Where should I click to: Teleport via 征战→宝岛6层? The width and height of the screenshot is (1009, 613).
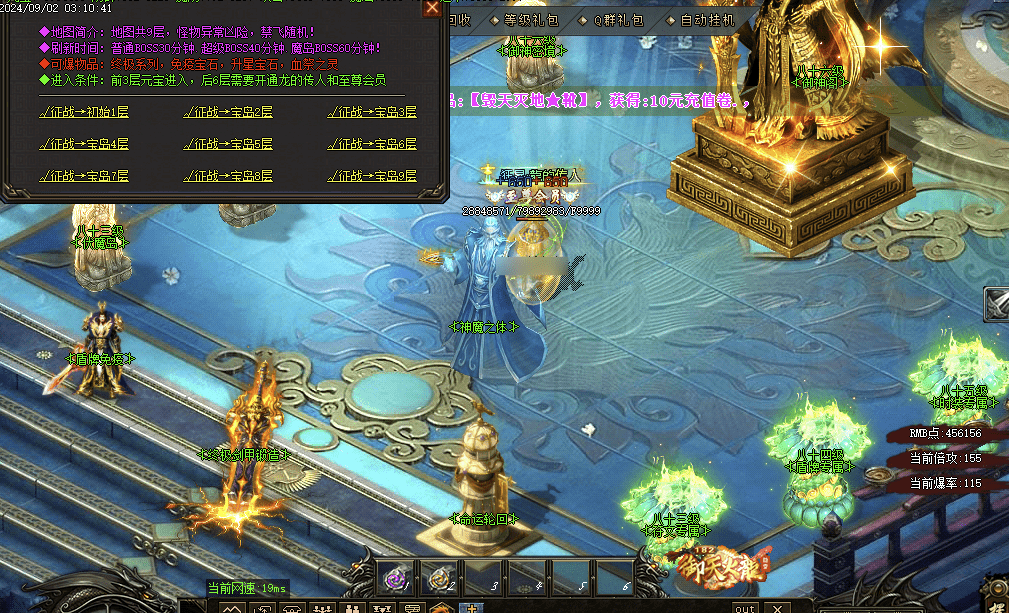pyautogui.click(x=373, y=144)
